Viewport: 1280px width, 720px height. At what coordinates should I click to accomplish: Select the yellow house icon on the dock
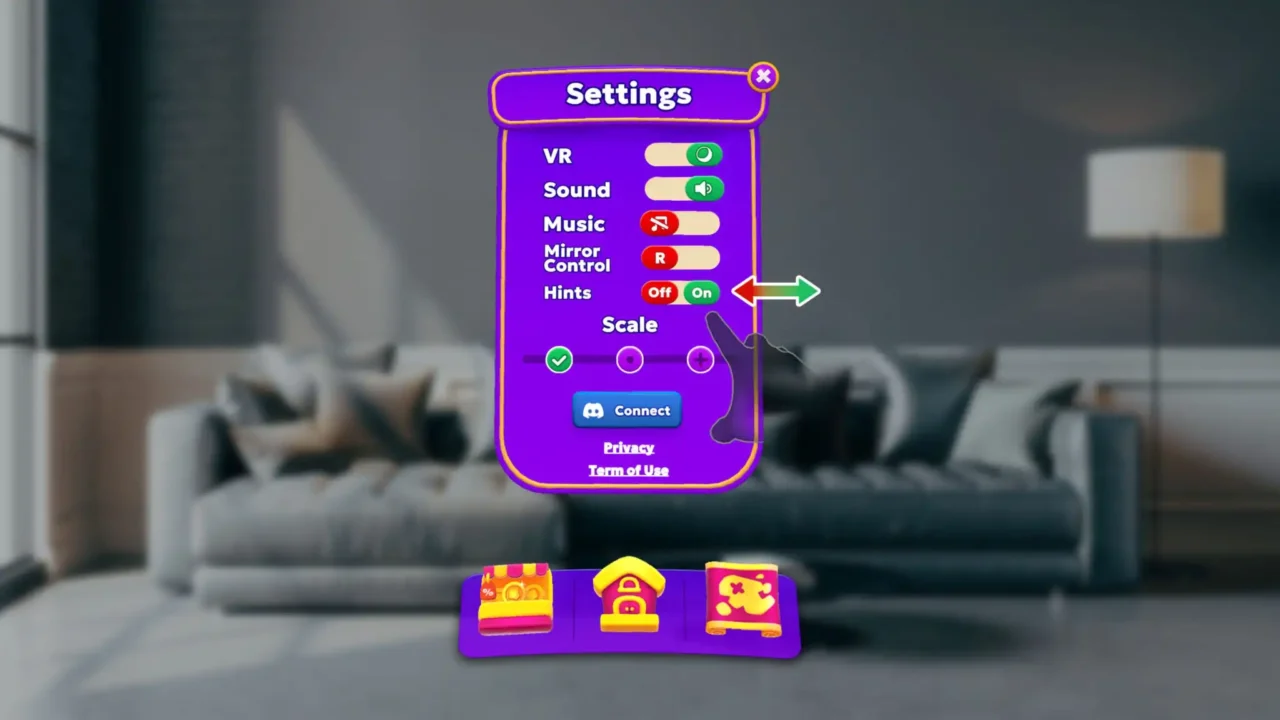point(629,598)
